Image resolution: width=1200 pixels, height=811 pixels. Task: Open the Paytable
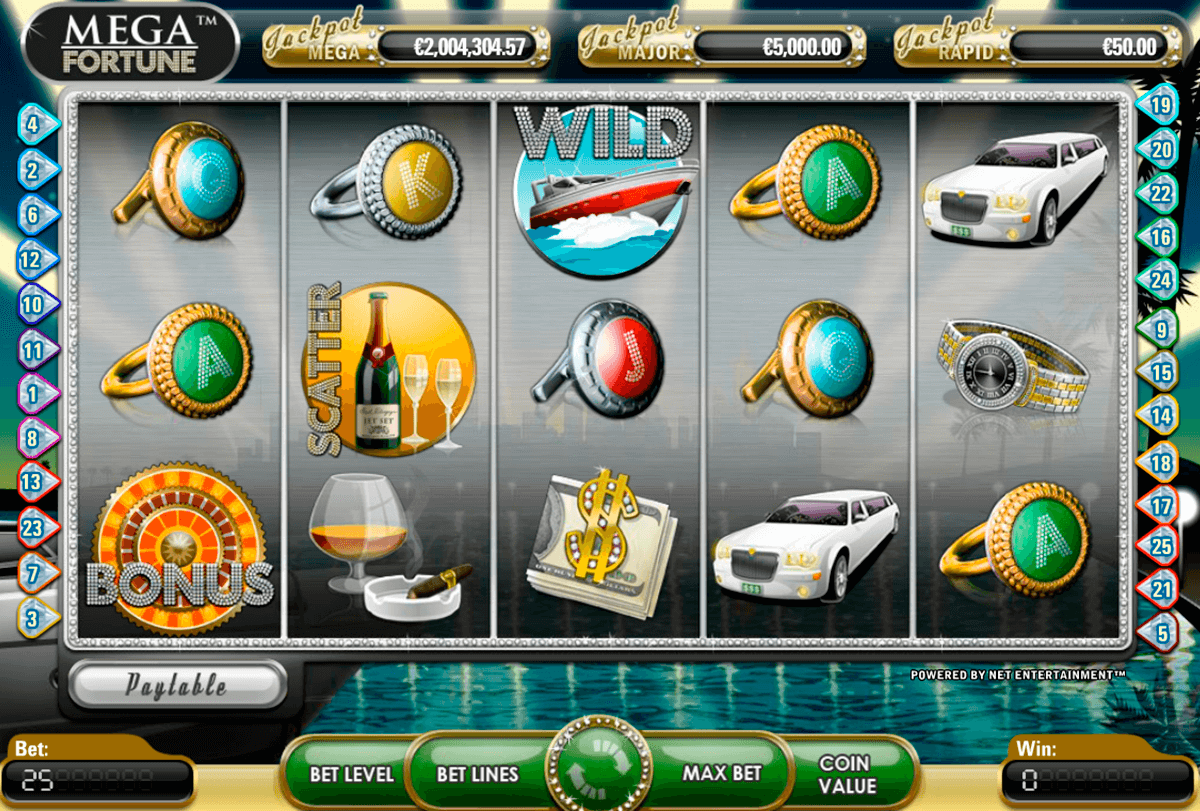[x=177, y=685]
